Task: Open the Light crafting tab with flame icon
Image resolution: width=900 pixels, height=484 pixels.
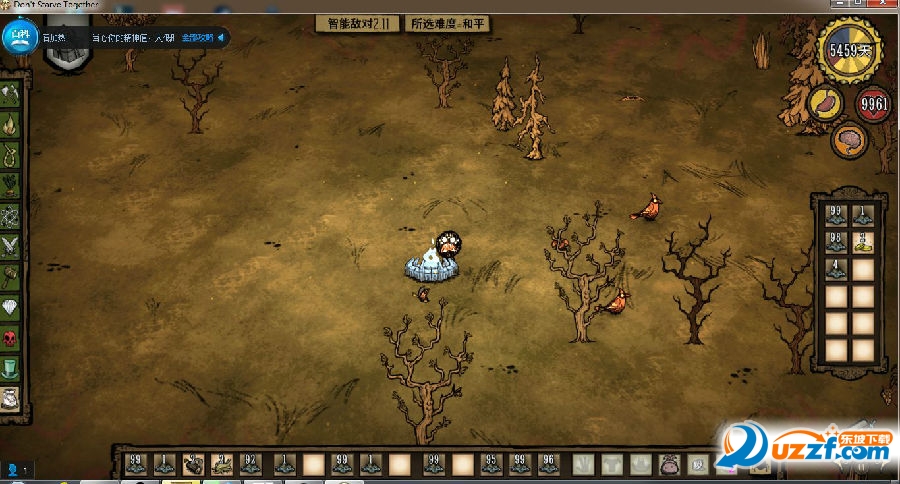Action: pyautogui.click(x=11, y=126)
